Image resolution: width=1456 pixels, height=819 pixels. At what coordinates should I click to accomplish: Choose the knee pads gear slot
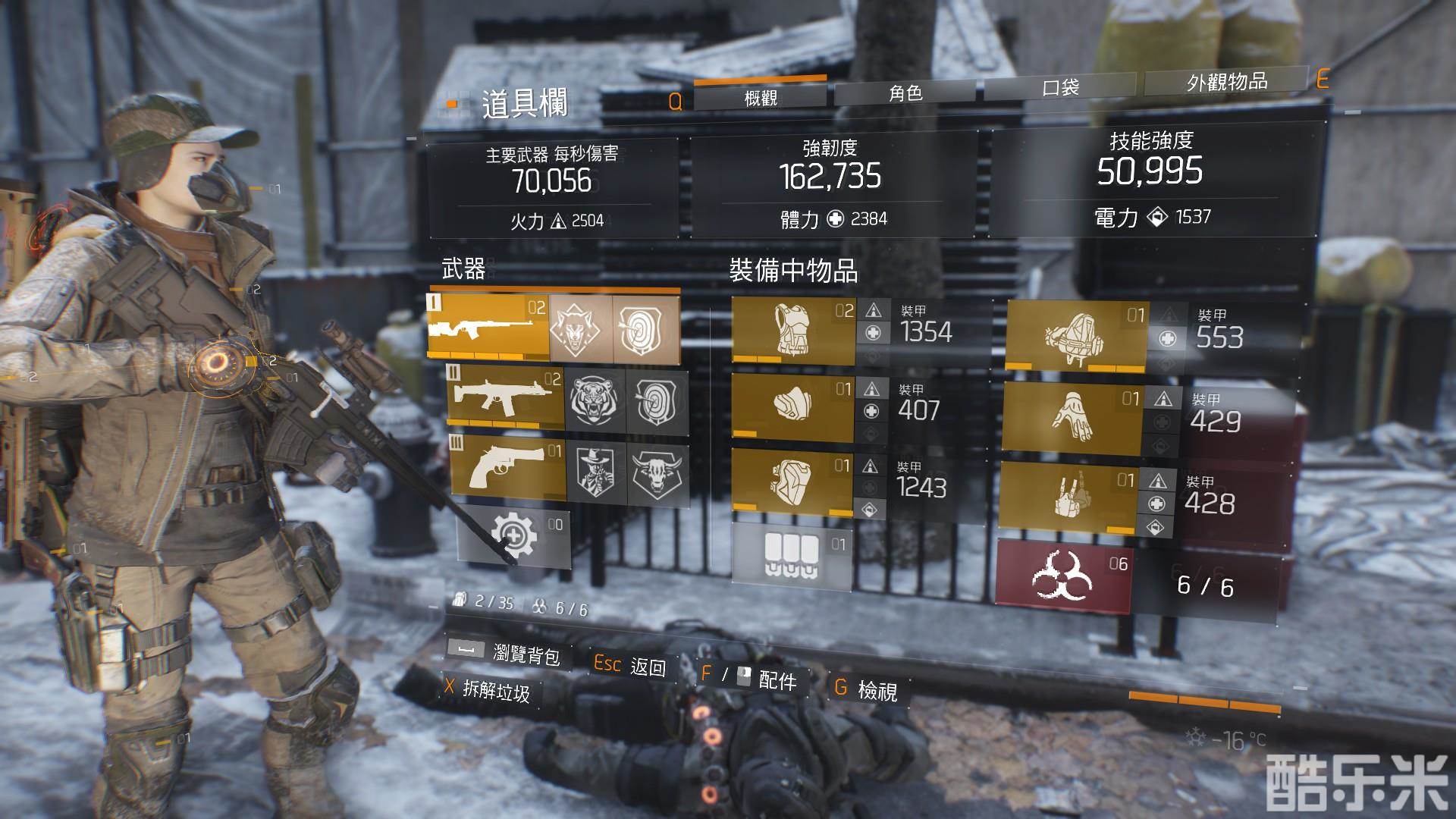click(x=792, y=481)
